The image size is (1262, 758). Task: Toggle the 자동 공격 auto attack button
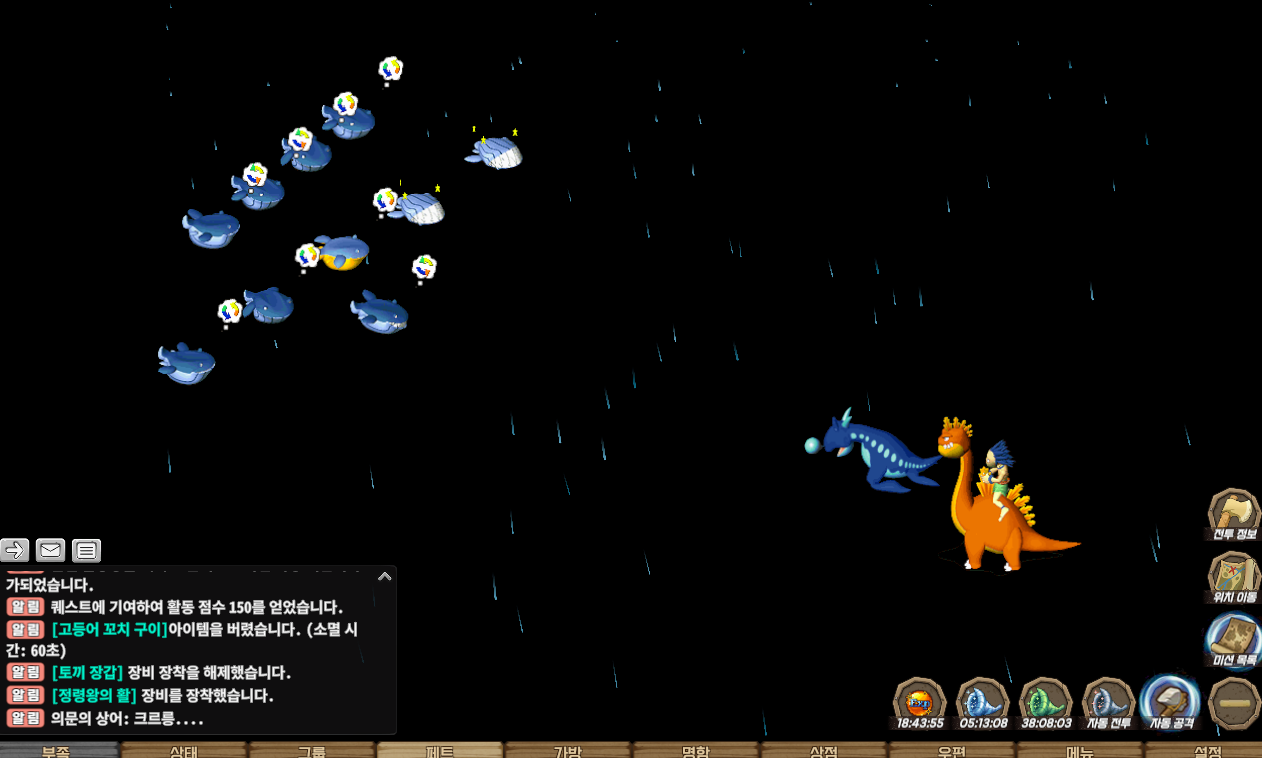1171,701
